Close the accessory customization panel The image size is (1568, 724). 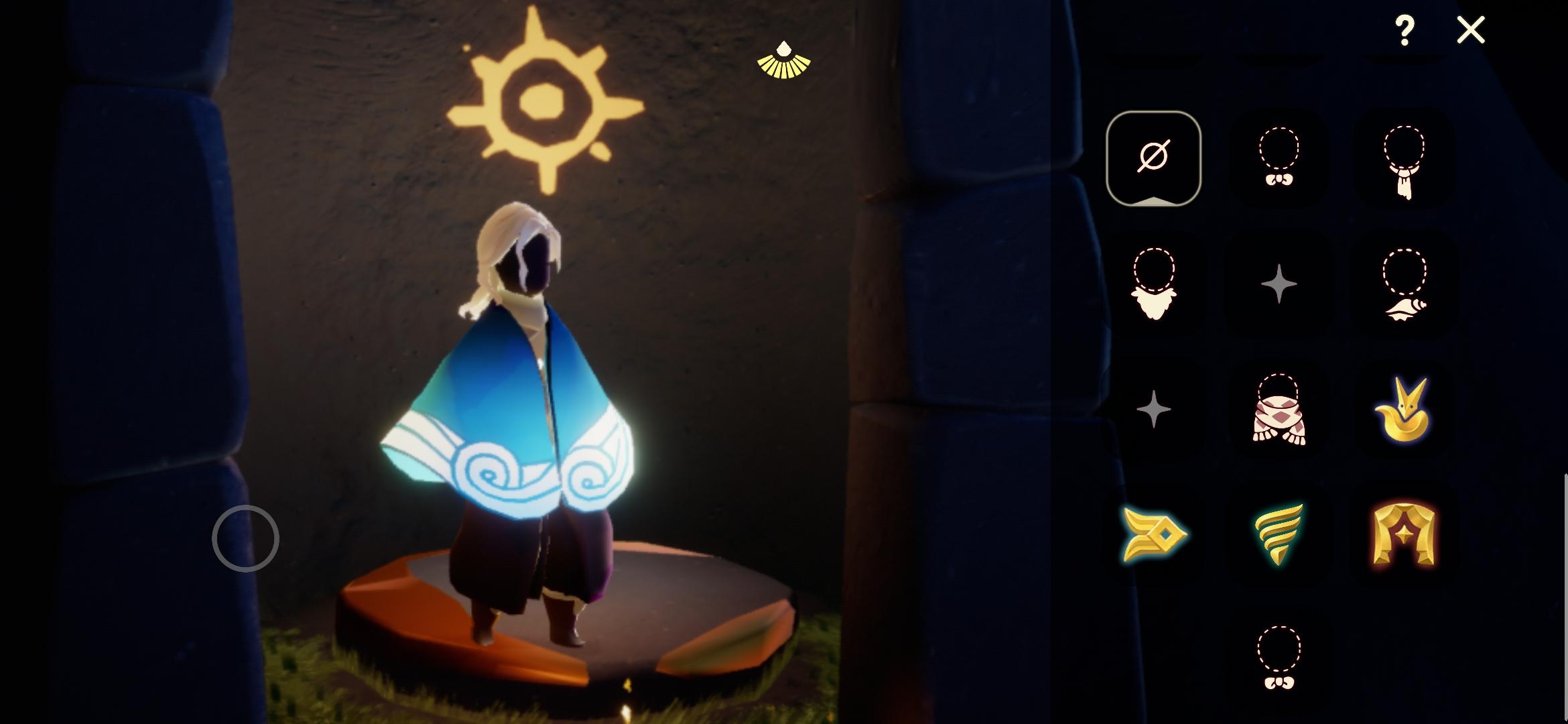(1471, 29)
